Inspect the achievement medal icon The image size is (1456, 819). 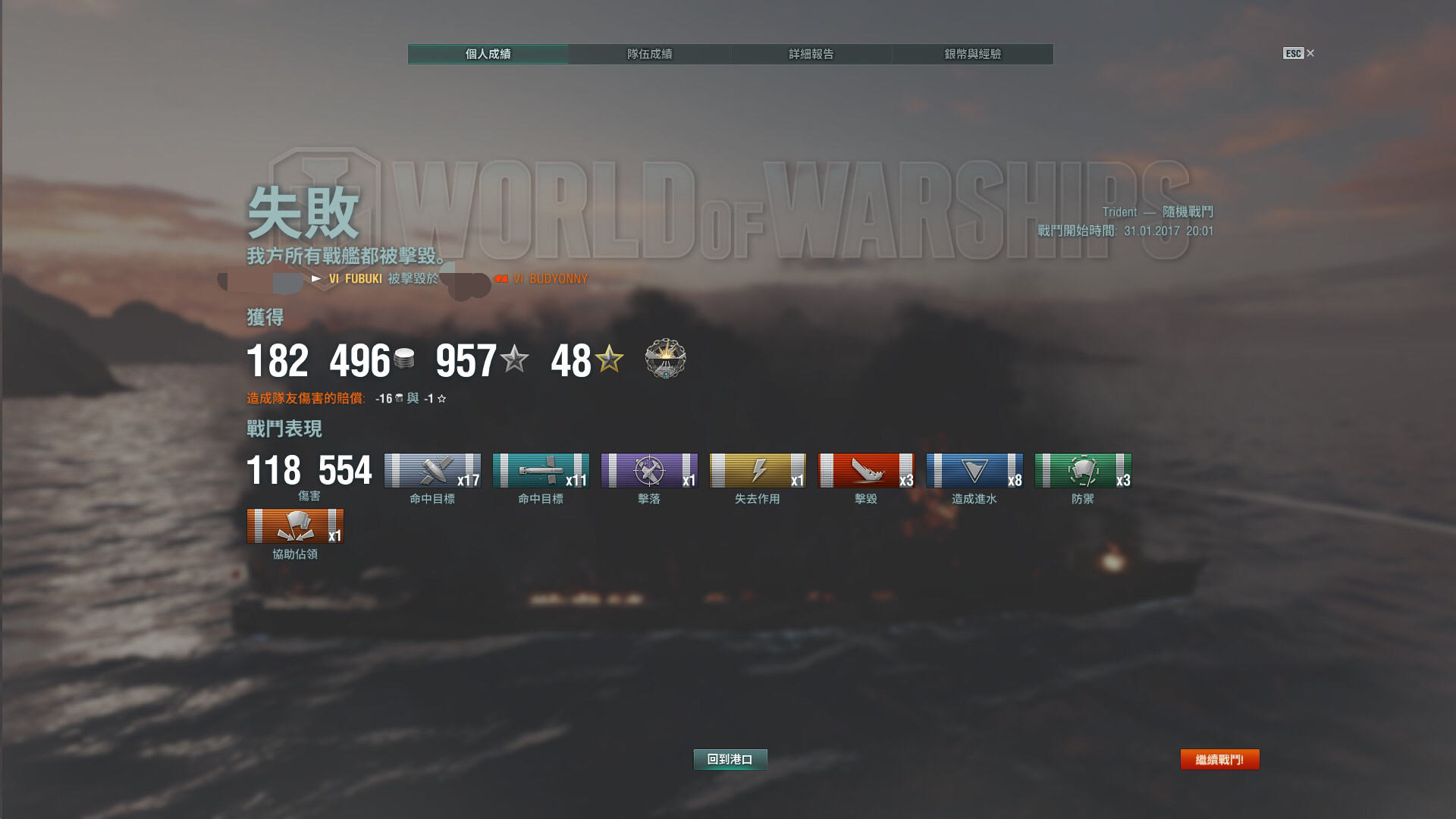pos(665,359)
